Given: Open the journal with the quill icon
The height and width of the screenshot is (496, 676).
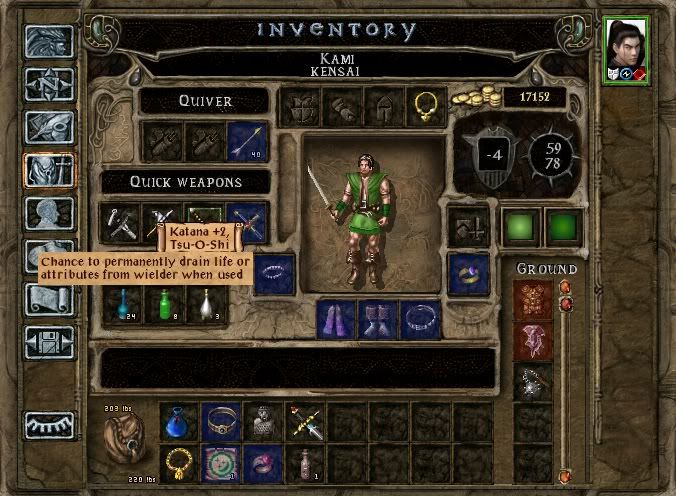Looking at the screenshot, I should 49,127.
